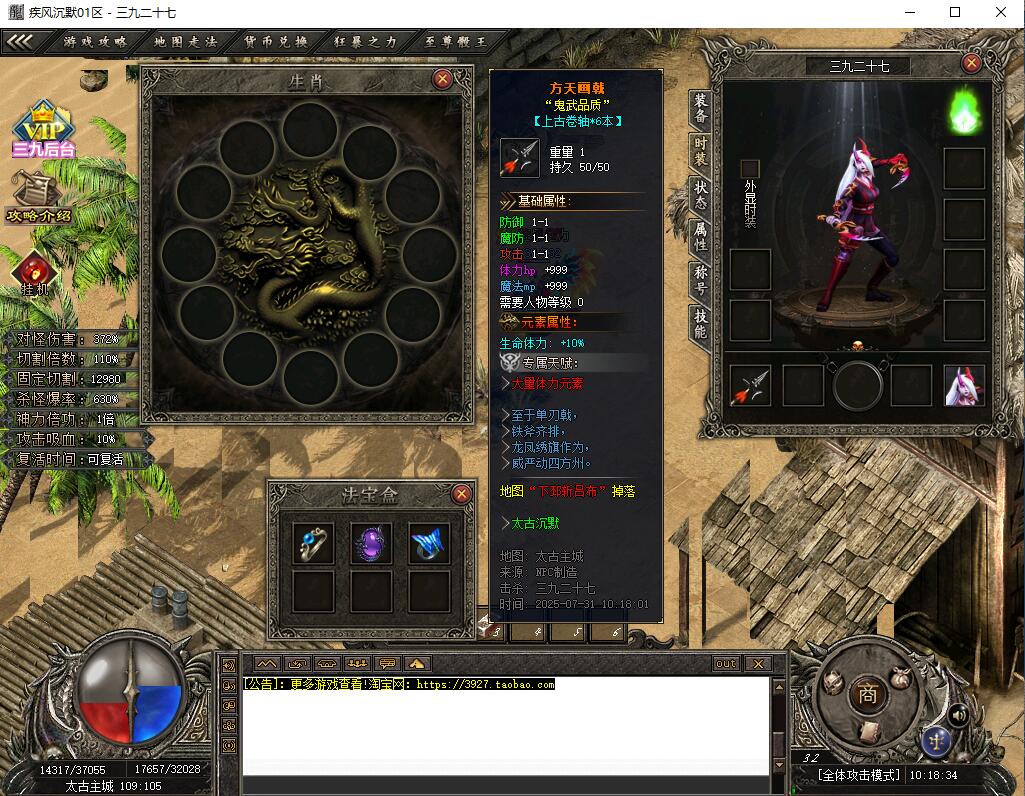The height and width of the screenshot is (796, 1025).
Task: Toggle the sound speaker icon
Action: [958, 714]
